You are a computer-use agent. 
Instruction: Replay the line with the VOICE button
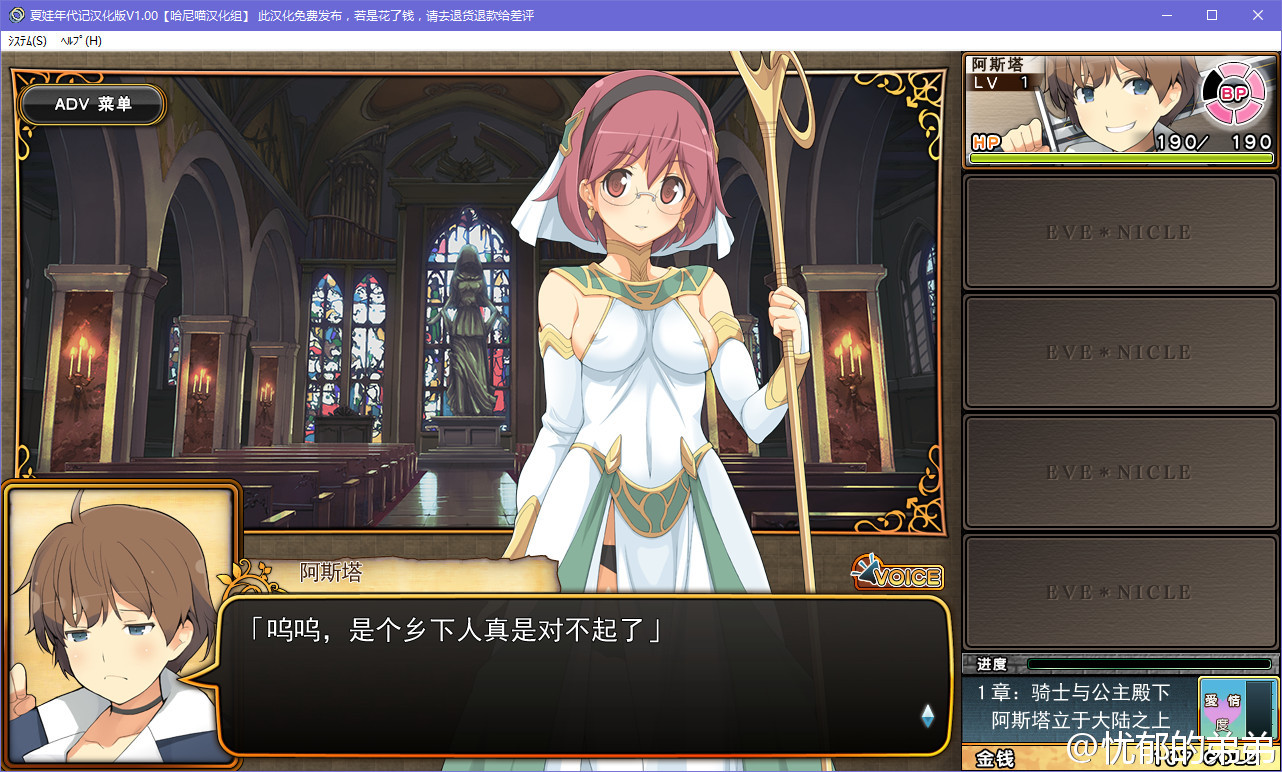pos(897,574)
